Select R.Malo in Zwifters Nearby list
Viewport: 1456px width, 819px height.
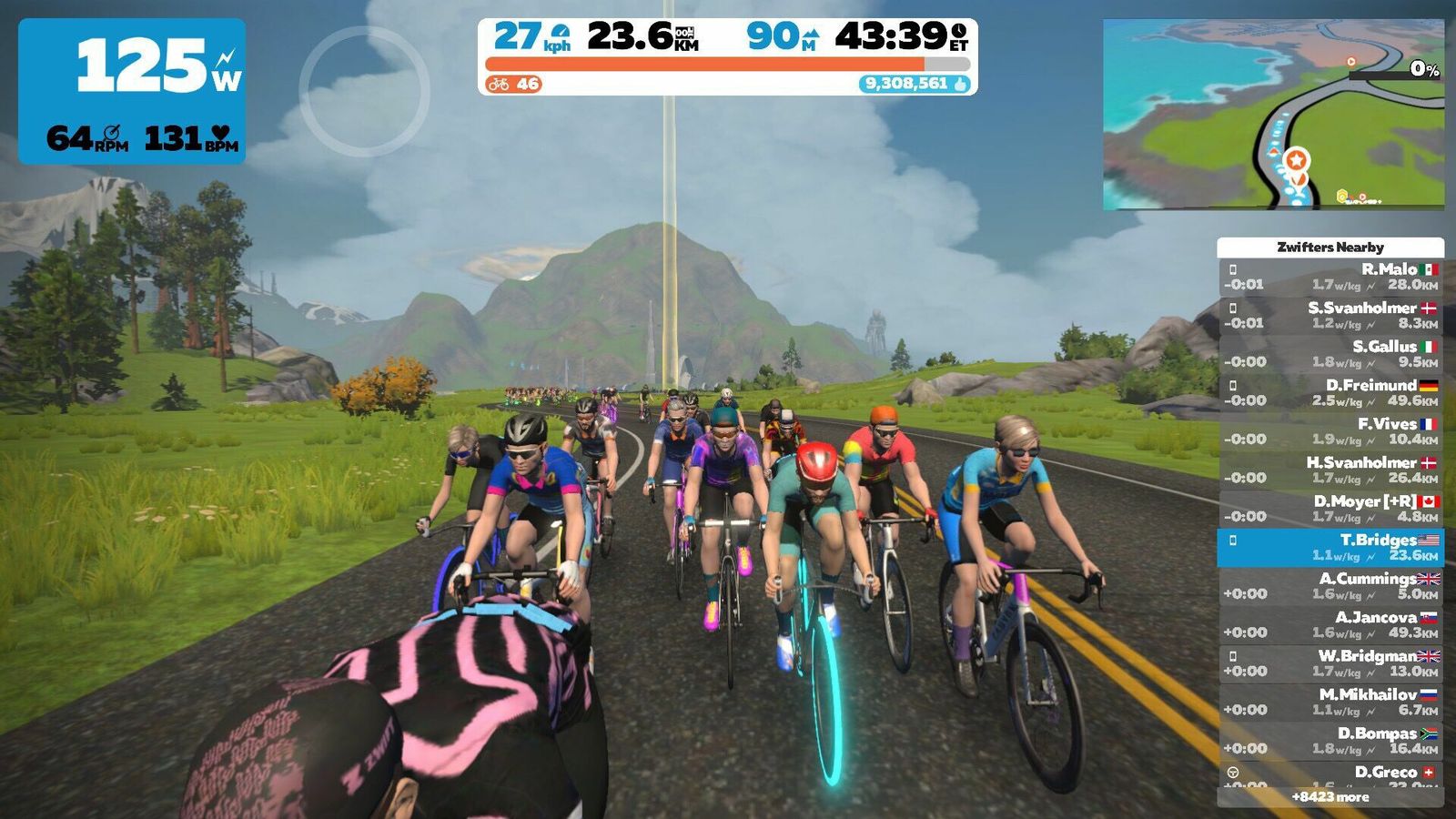[1330, 277]
